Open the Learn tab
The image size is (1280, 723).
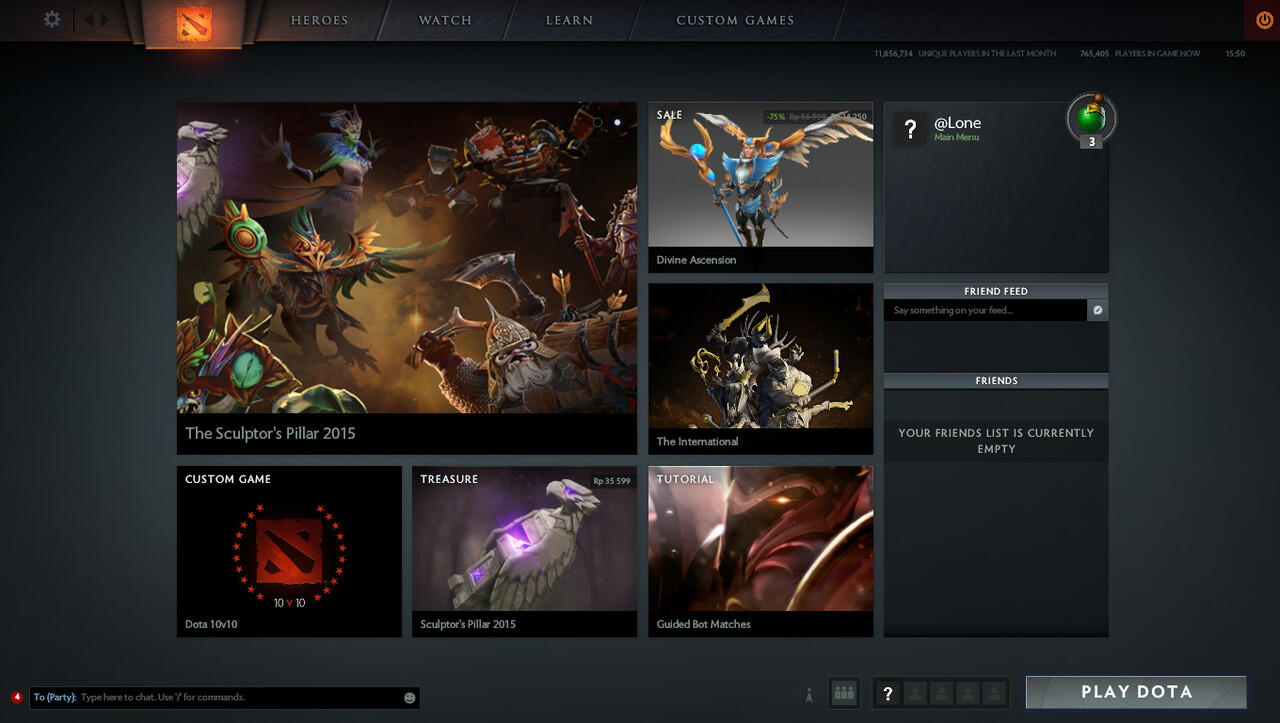[569, 20]
